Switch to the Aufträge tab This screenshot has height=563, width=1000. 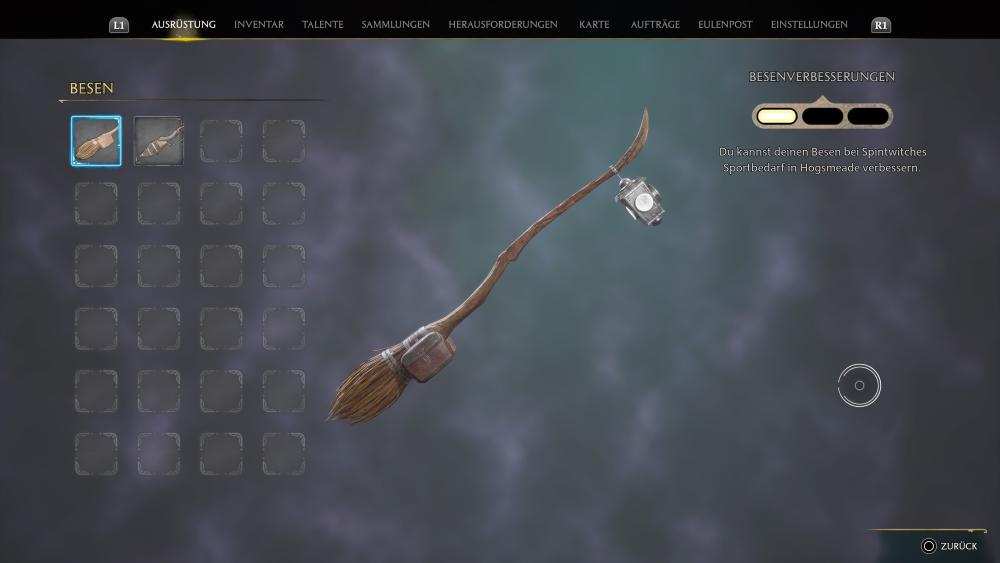(655, 24)
